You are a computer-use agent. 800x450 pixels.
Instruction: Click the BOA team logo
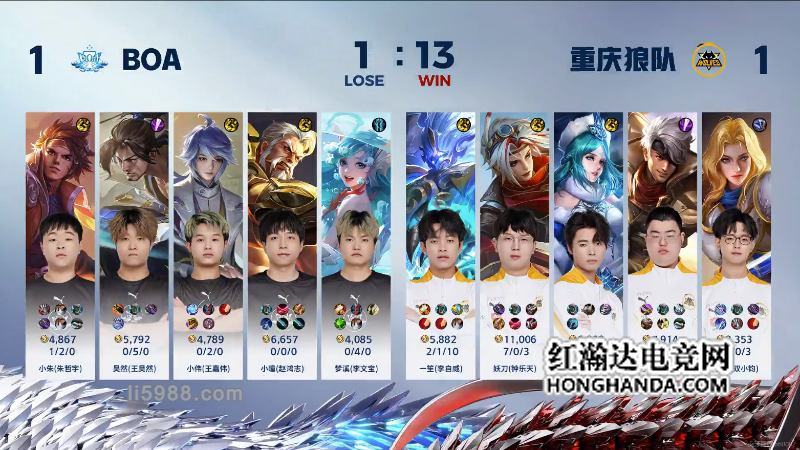(x=89, y=60)
